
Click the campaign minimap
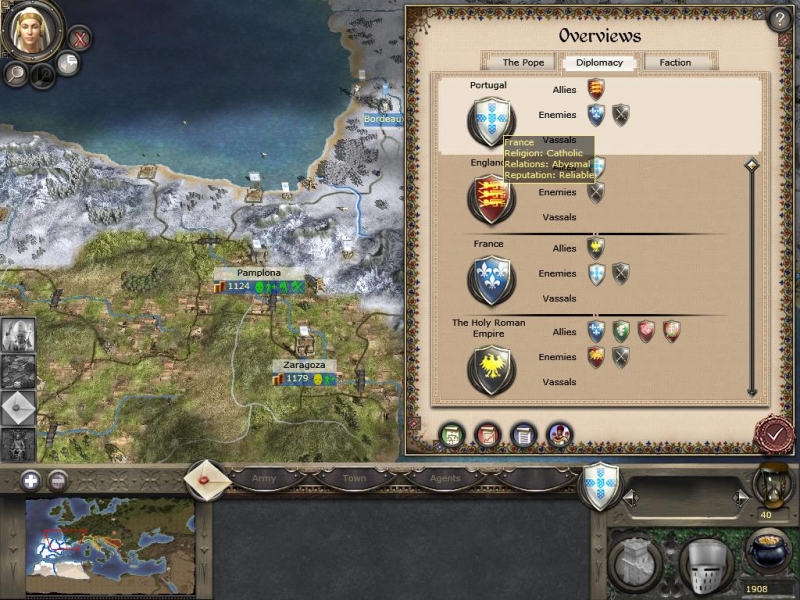coord(110,540)
